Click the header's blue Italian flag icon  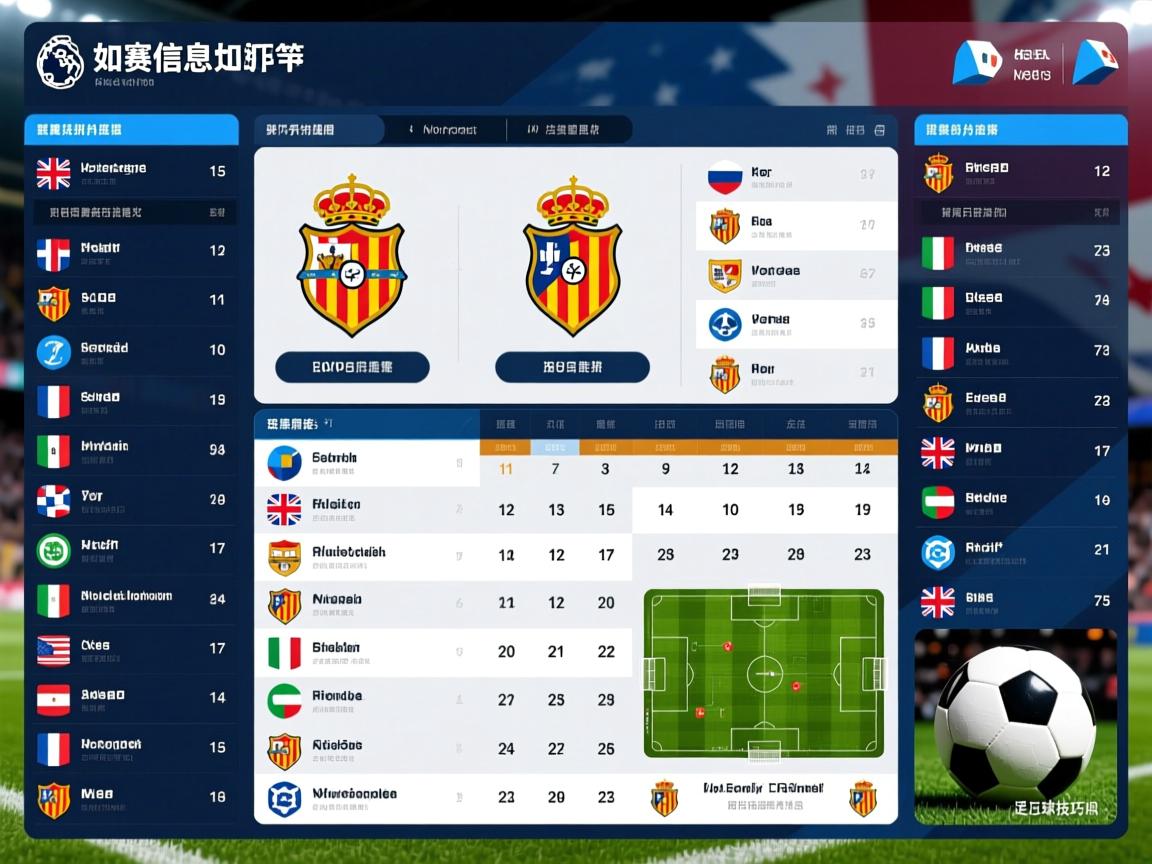976,62
